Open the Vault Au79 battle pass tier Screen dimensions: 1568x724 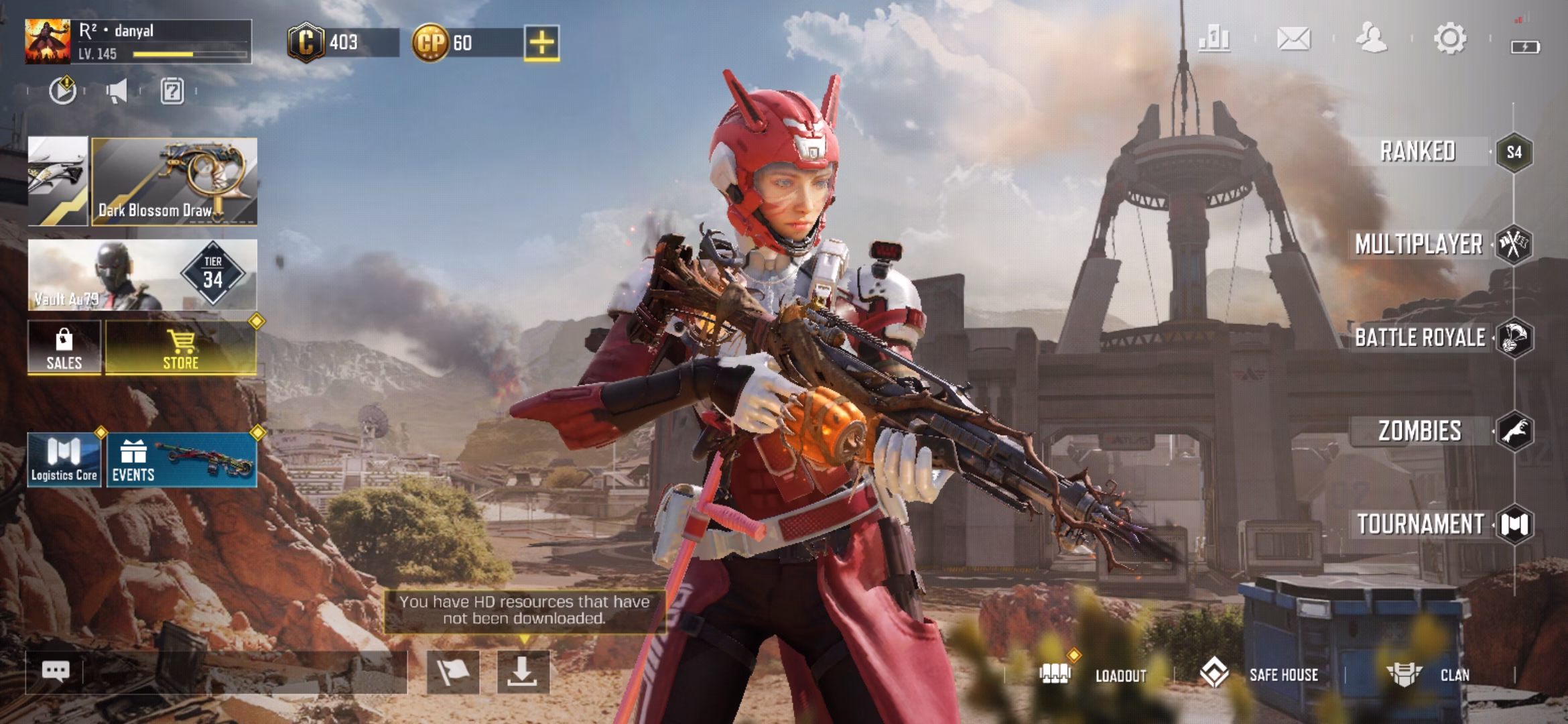(x=142, y=275)
